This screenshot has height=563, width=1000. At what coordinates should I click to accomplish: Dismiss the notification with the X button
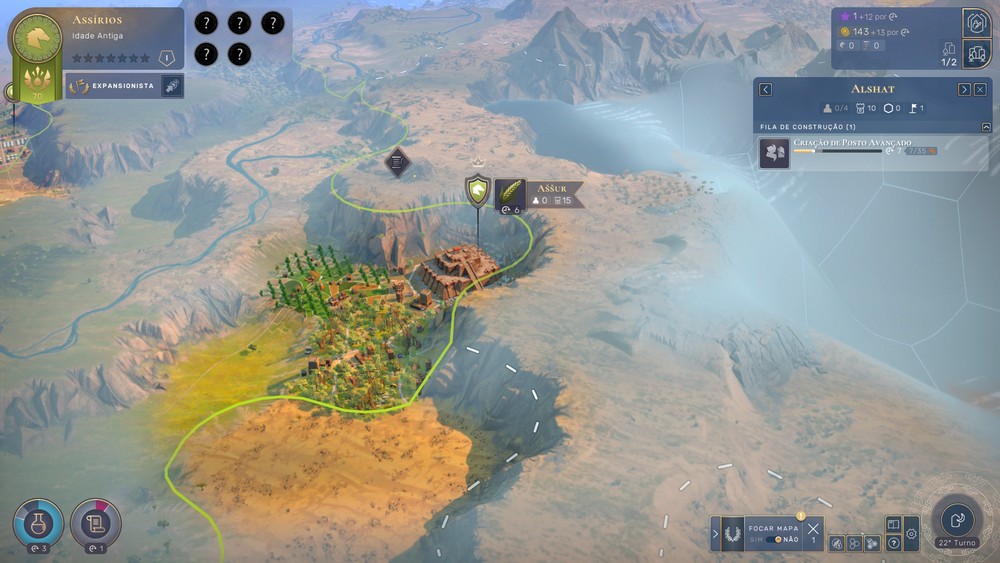813,528
